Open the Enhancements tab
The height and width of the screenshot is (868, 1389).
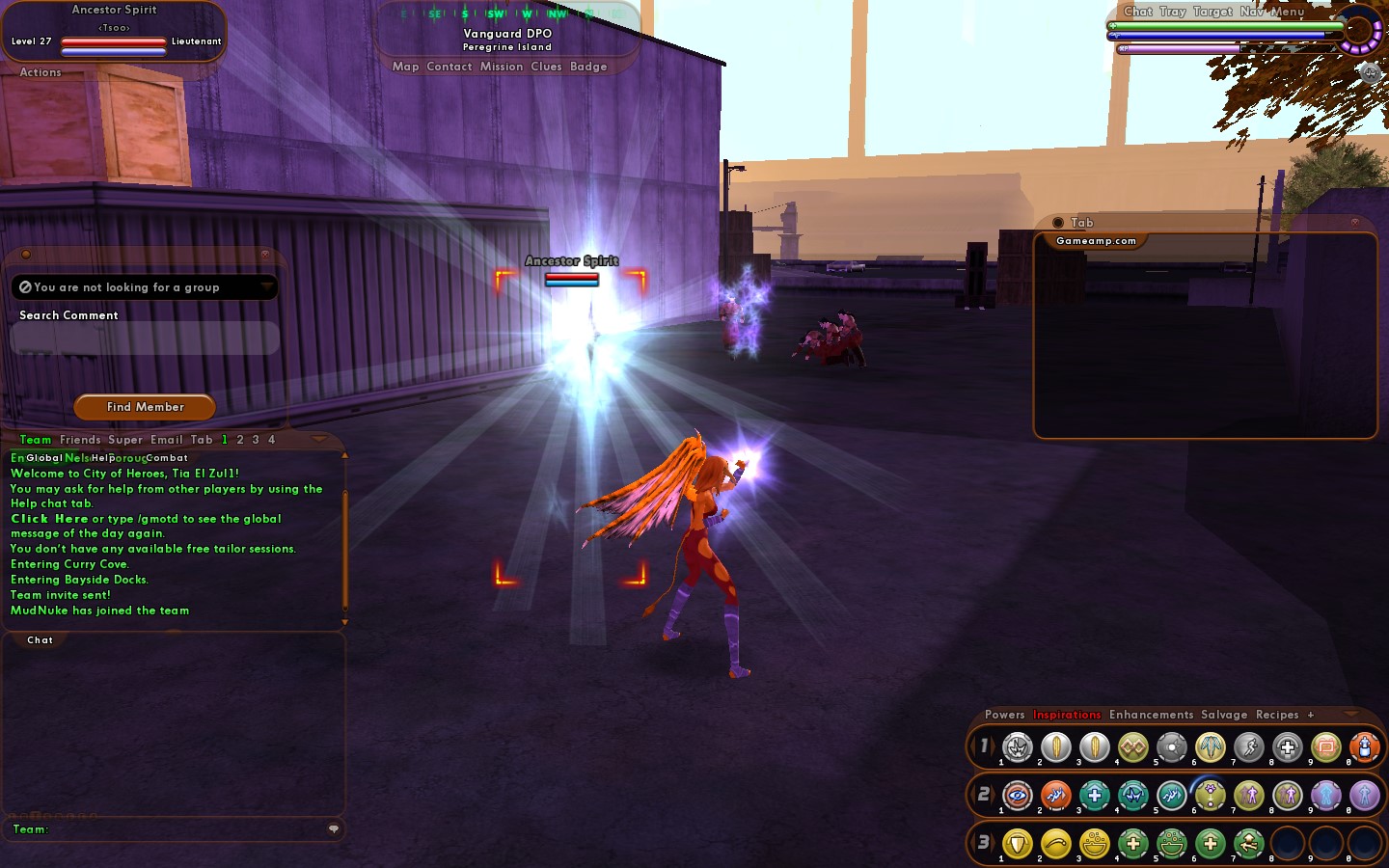1151,715
